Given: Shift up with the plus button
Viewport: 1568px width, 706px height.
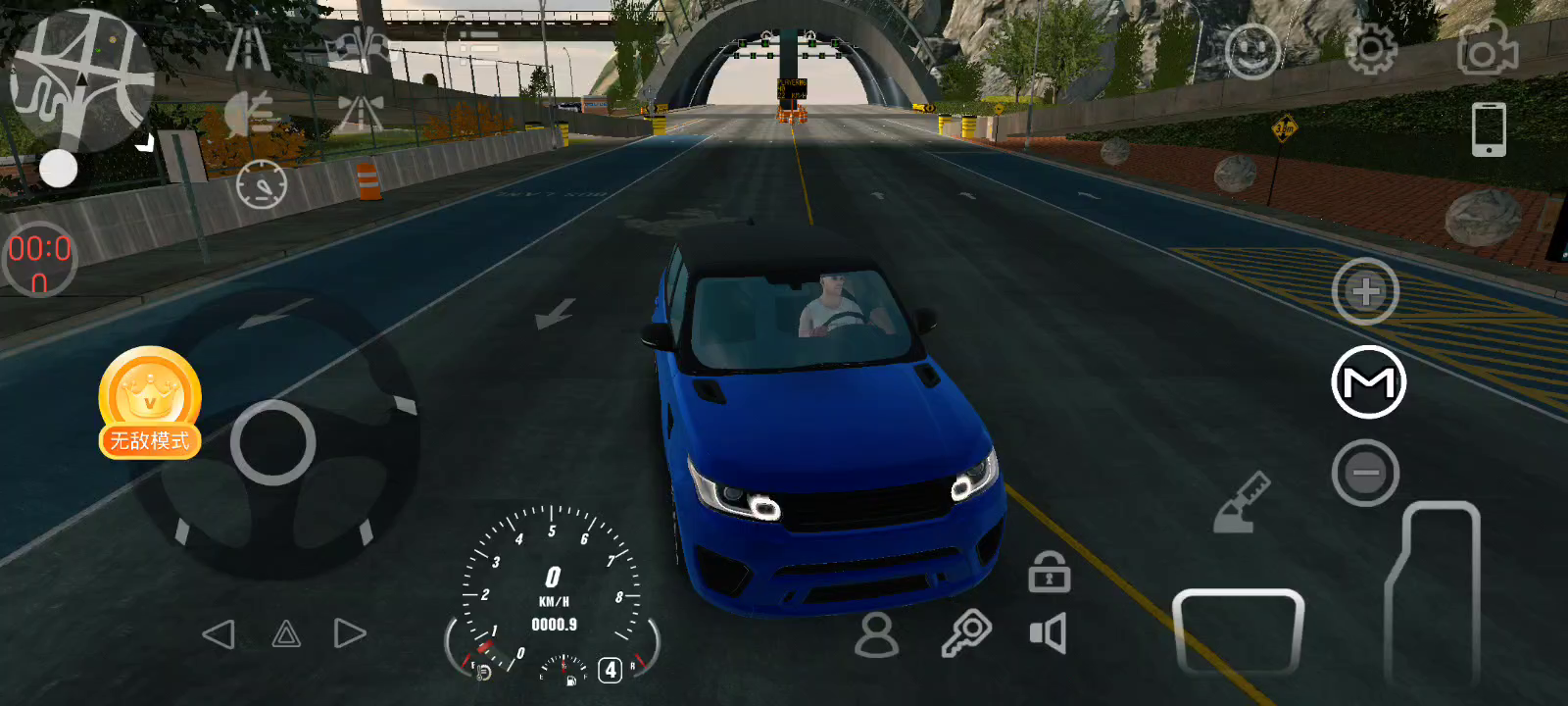Looking at the screenshot, I should coord(1365,291).
